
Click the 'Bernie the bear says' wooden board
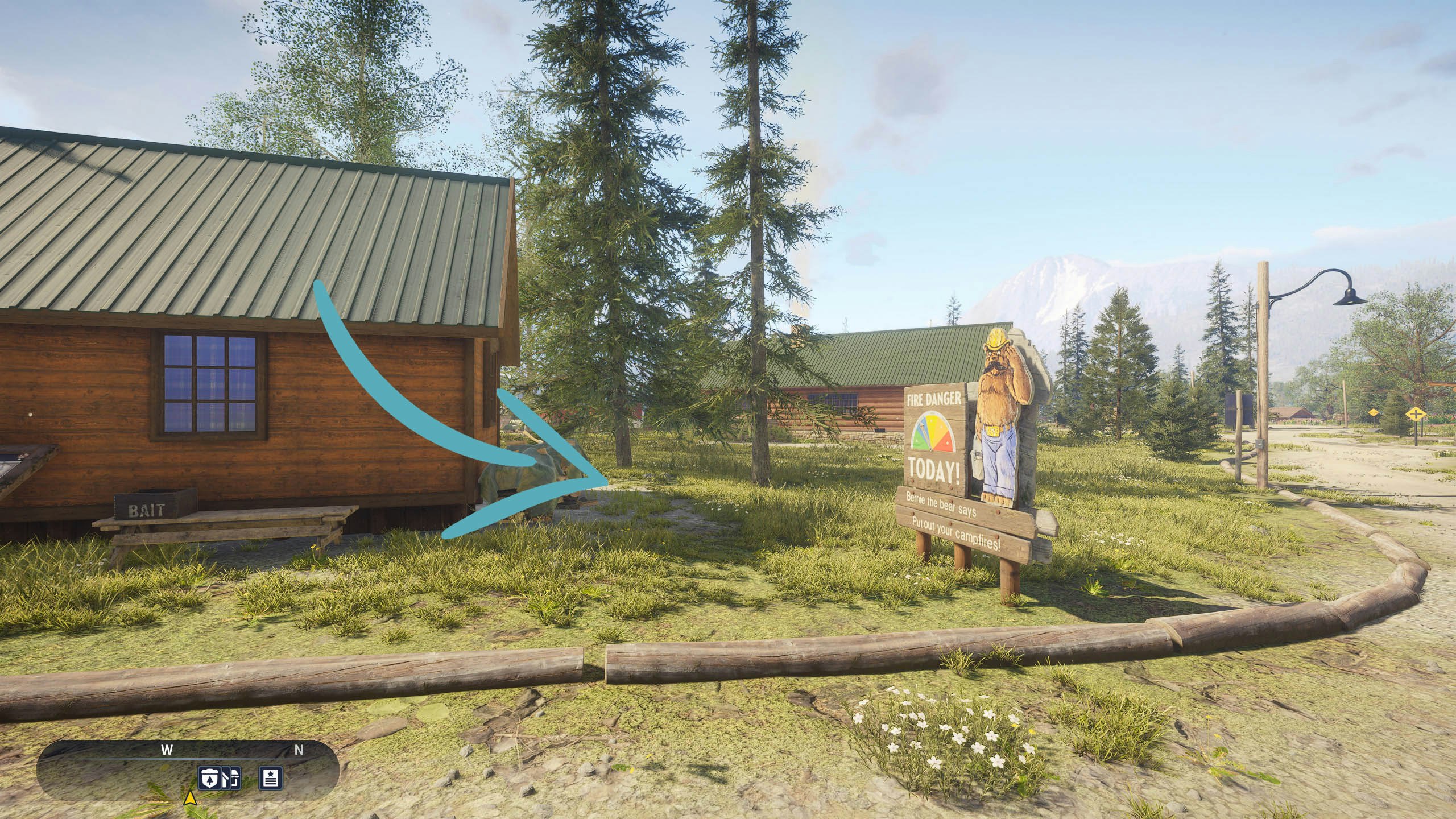pos(940,504)
